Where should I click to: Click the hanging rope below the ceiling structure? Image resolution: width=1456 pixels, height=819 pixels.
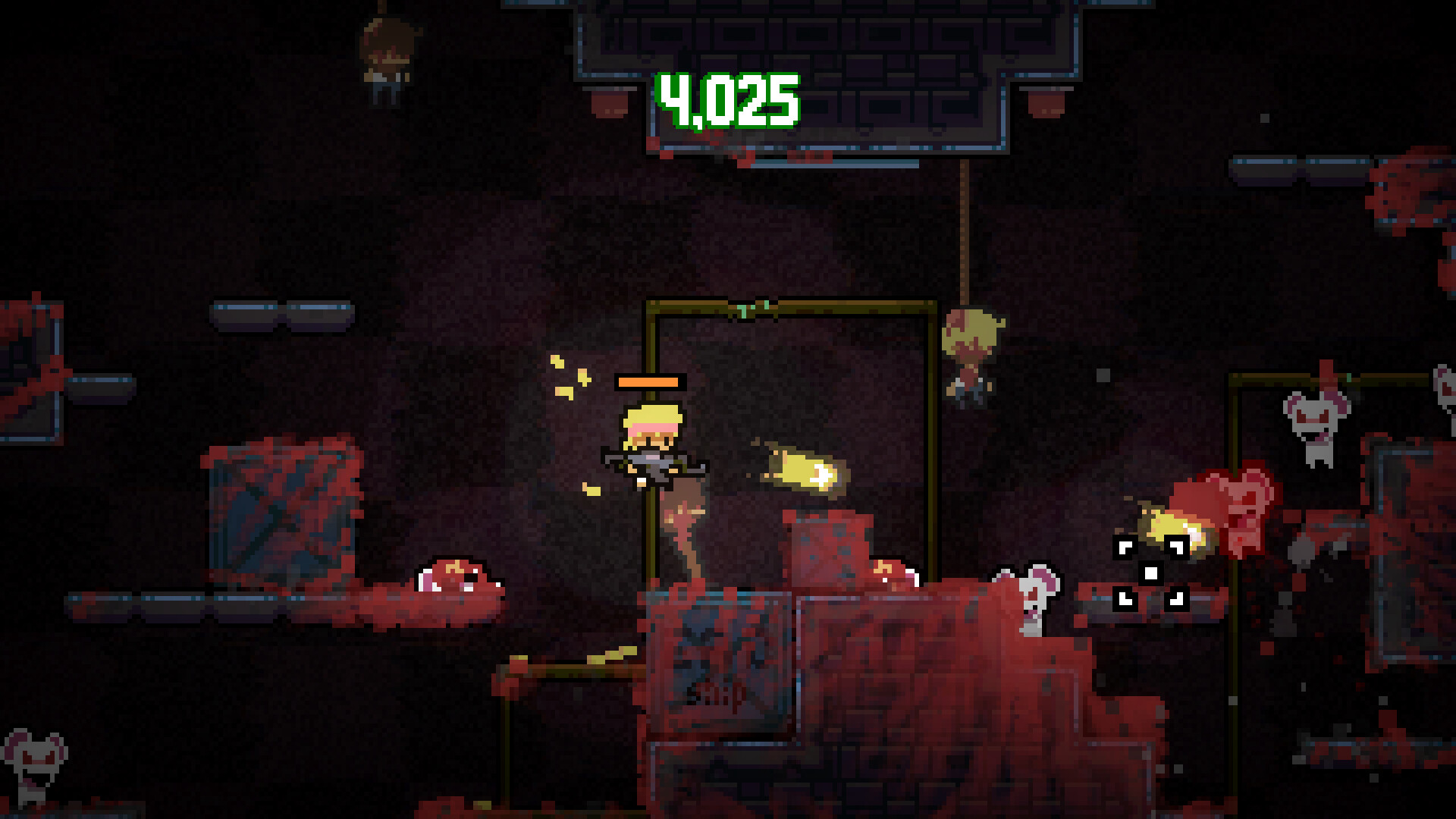click(x=965, y=227)
